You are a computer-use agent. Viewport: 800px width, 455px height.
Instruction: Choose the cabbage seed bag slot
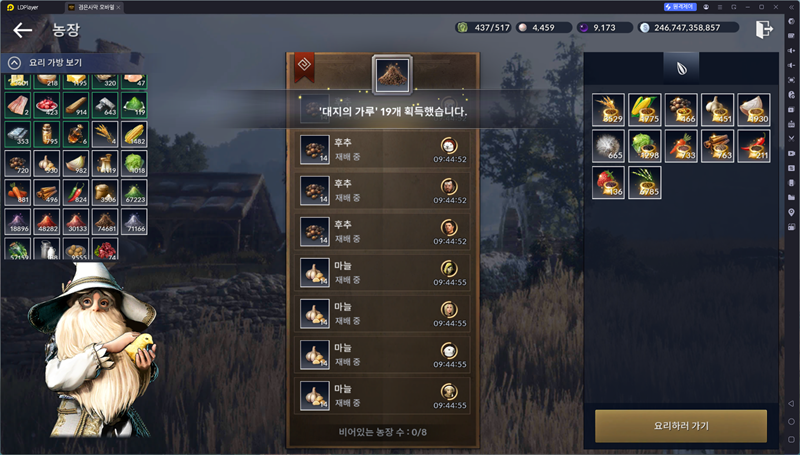pos(644,146)
